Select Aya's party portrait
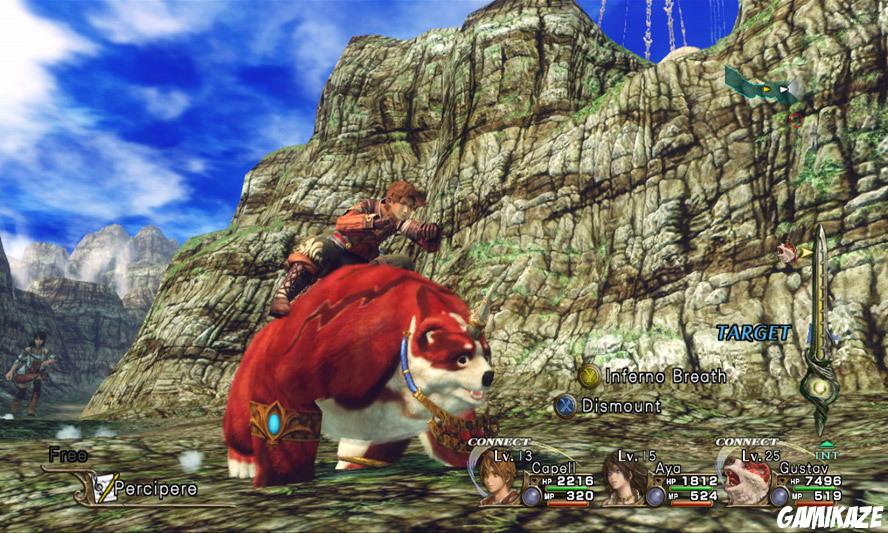Image resolution: width=888 pixels, height=533 pixels. (623, 478)
